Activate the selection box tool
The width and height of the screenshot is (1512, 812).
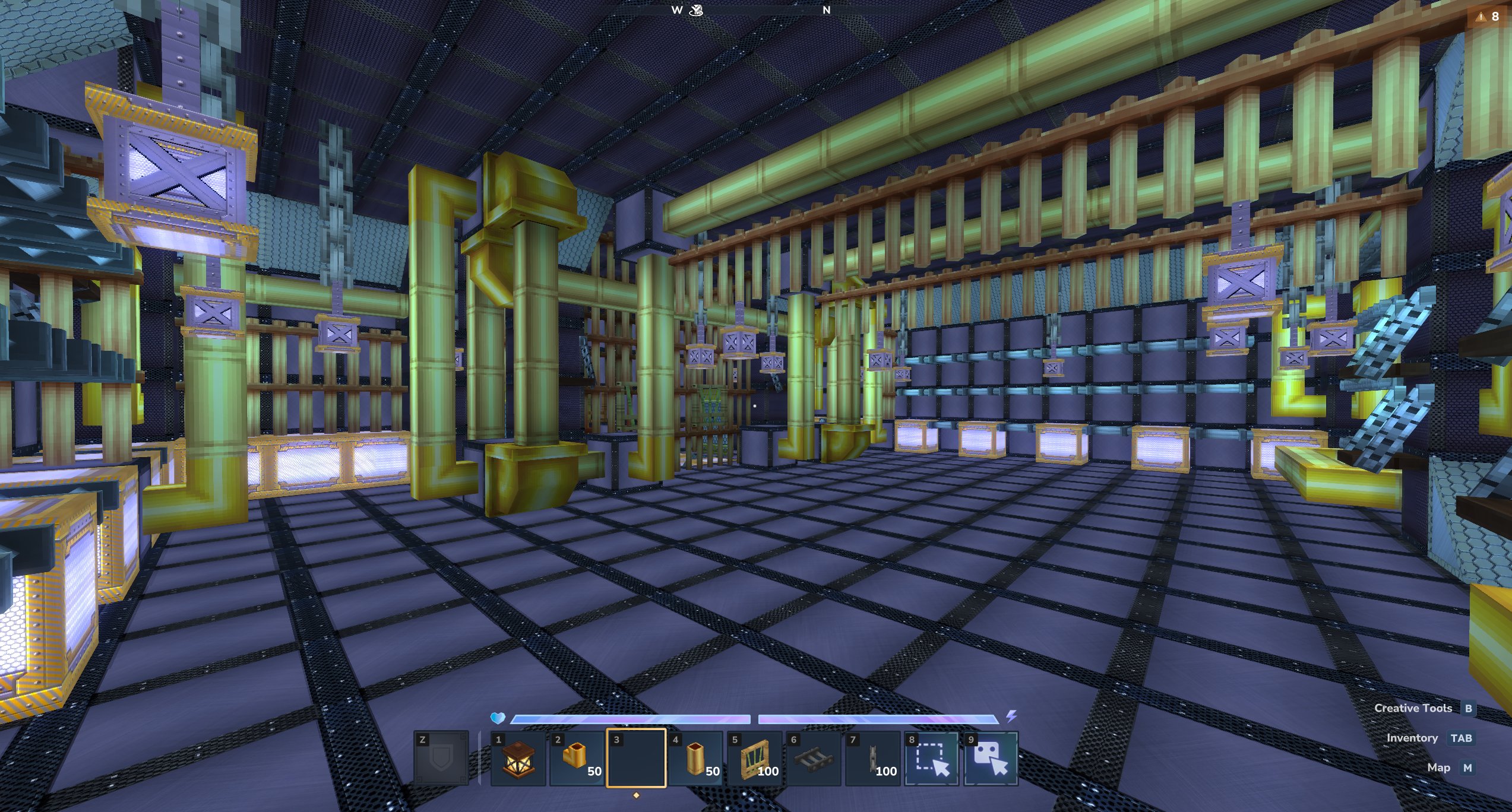point(931,759)
